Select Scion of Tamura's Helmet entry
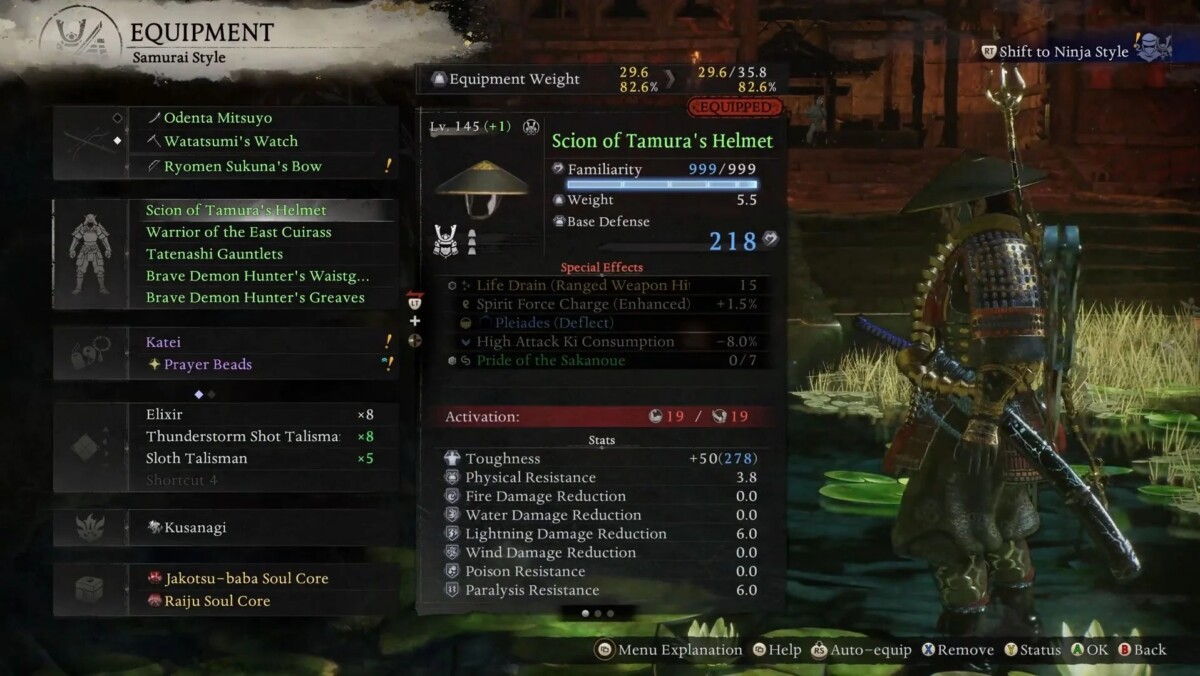This screenshot has width=1200, height=676. (236, 210)
